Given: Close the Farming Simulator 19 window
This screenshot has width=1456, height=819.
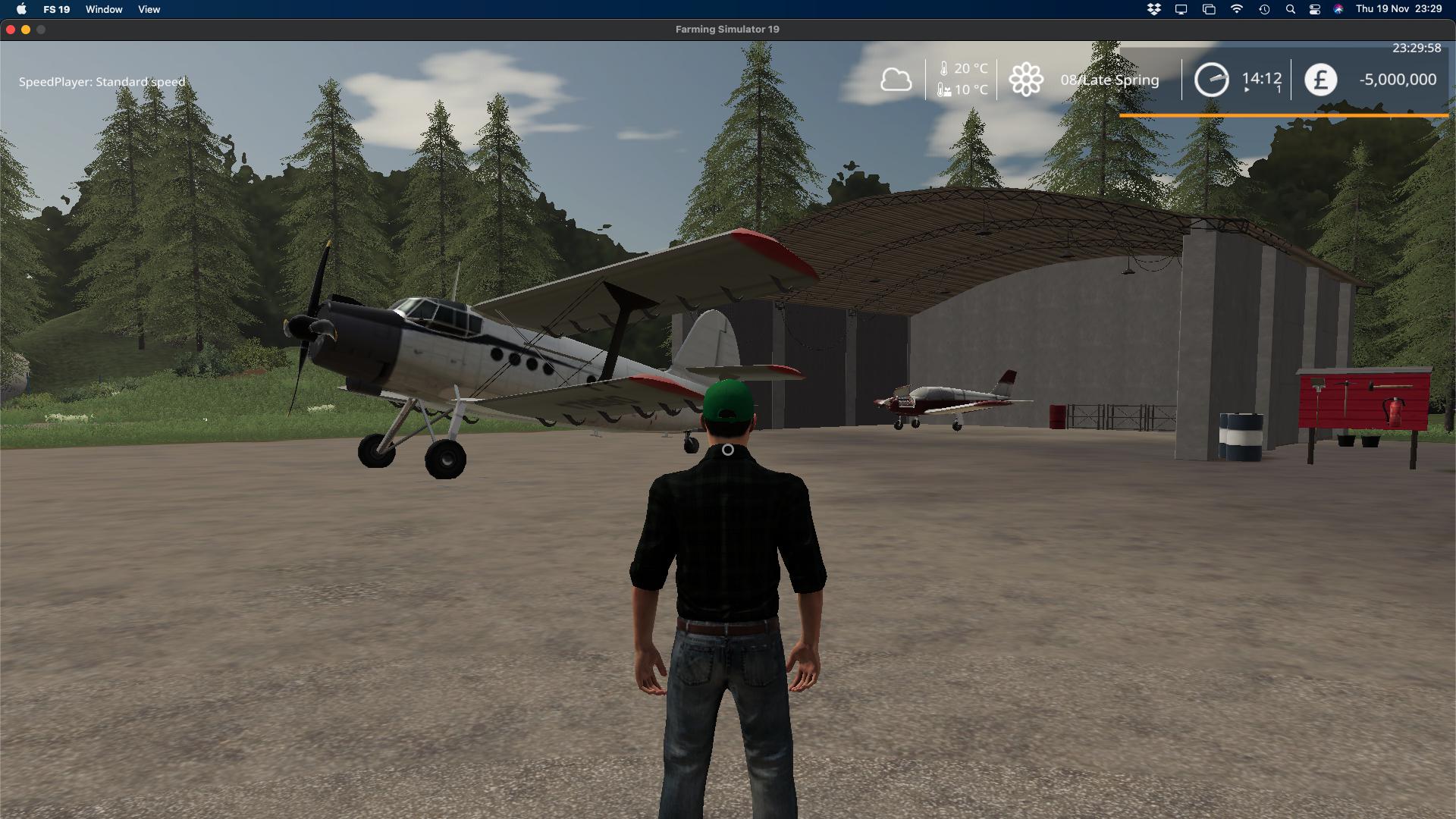Looking at the screenshot, I should (x=11, y=30).
